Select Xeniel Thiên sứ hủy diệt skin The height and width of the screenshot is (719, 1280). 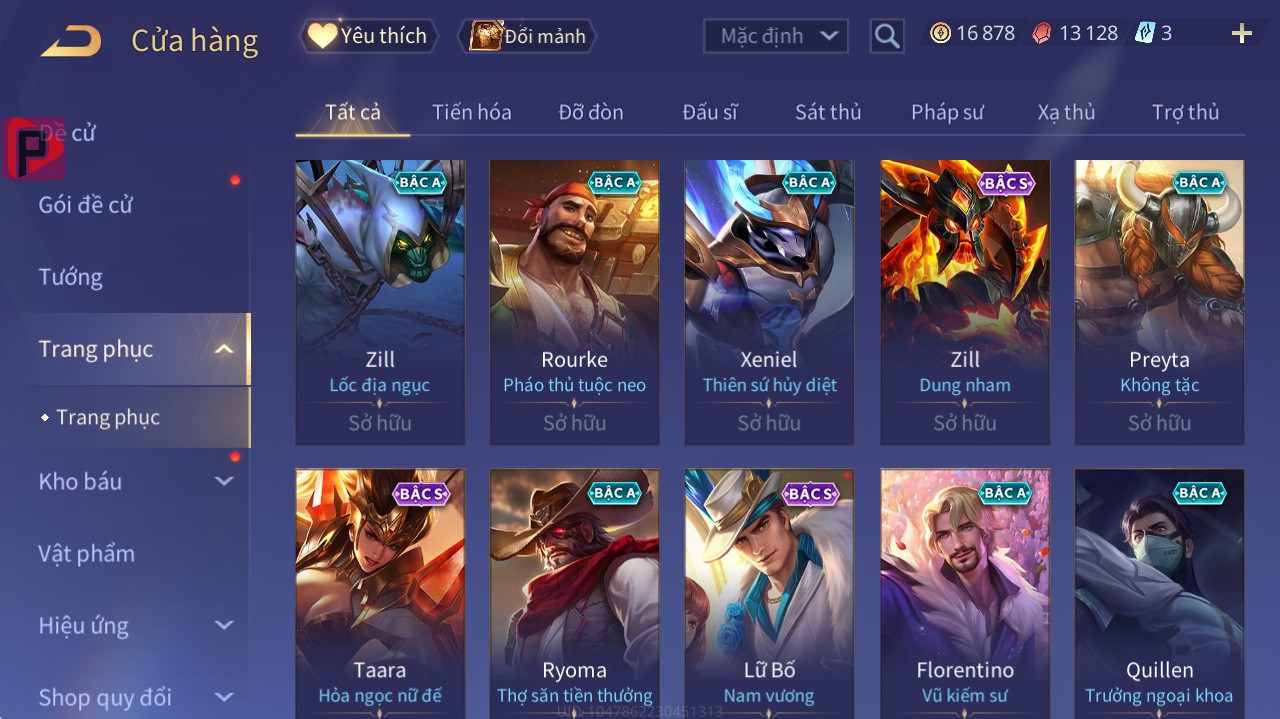coord(769,300)
